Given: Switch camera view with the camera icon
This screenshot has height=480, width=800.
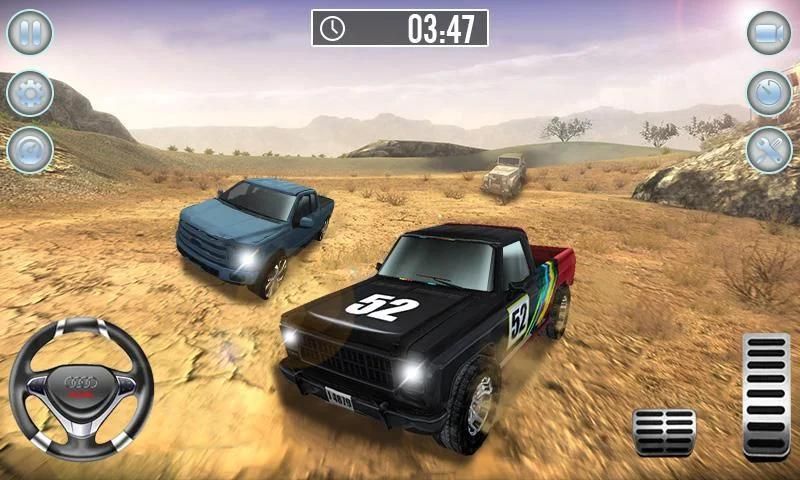Looking at the screenshot, I should coord(769,32).
